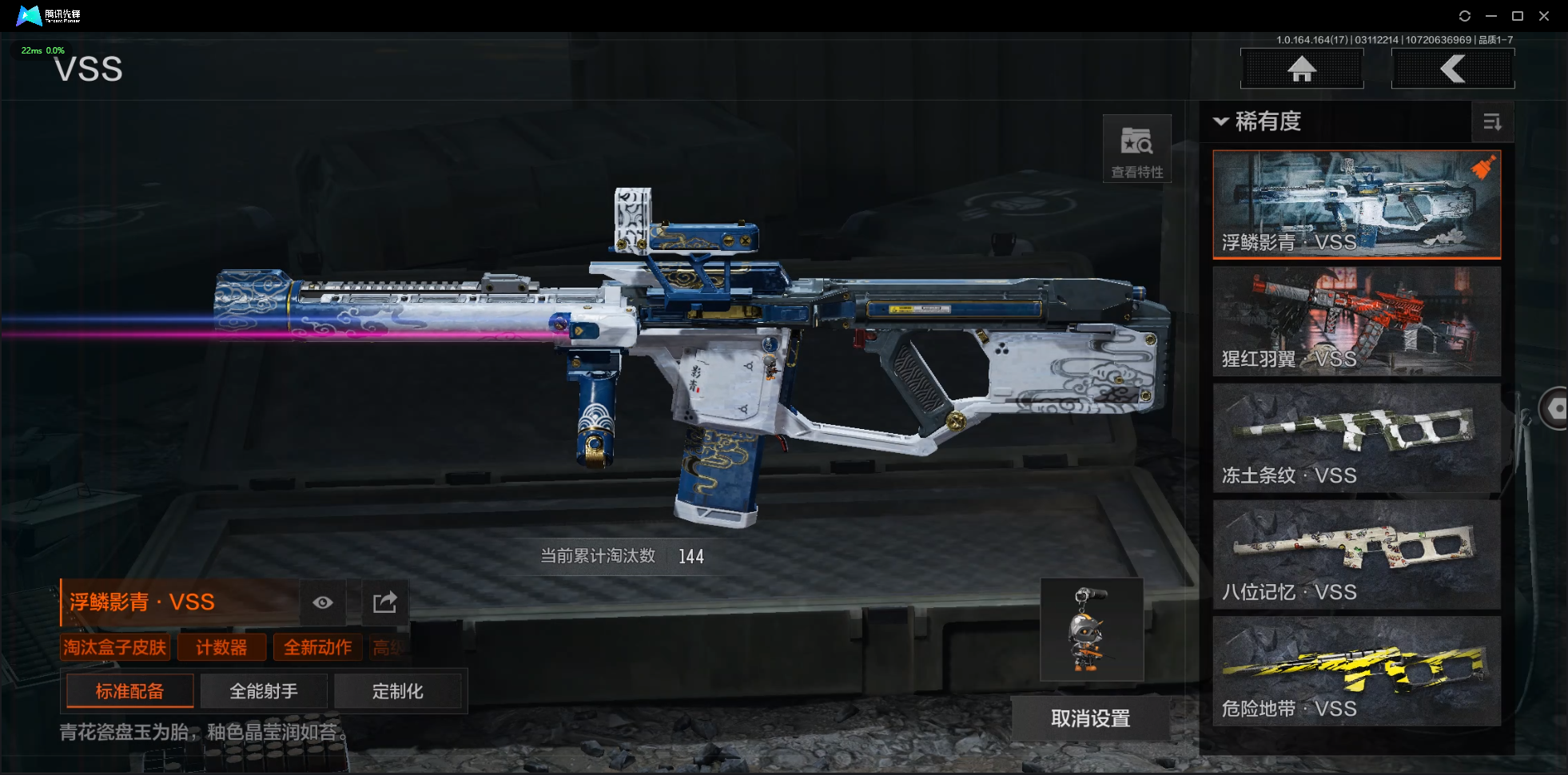Pick the 冻土条纹 · VSS skin
This screenshot has width=1568, height=775.
click(1356, 438)
